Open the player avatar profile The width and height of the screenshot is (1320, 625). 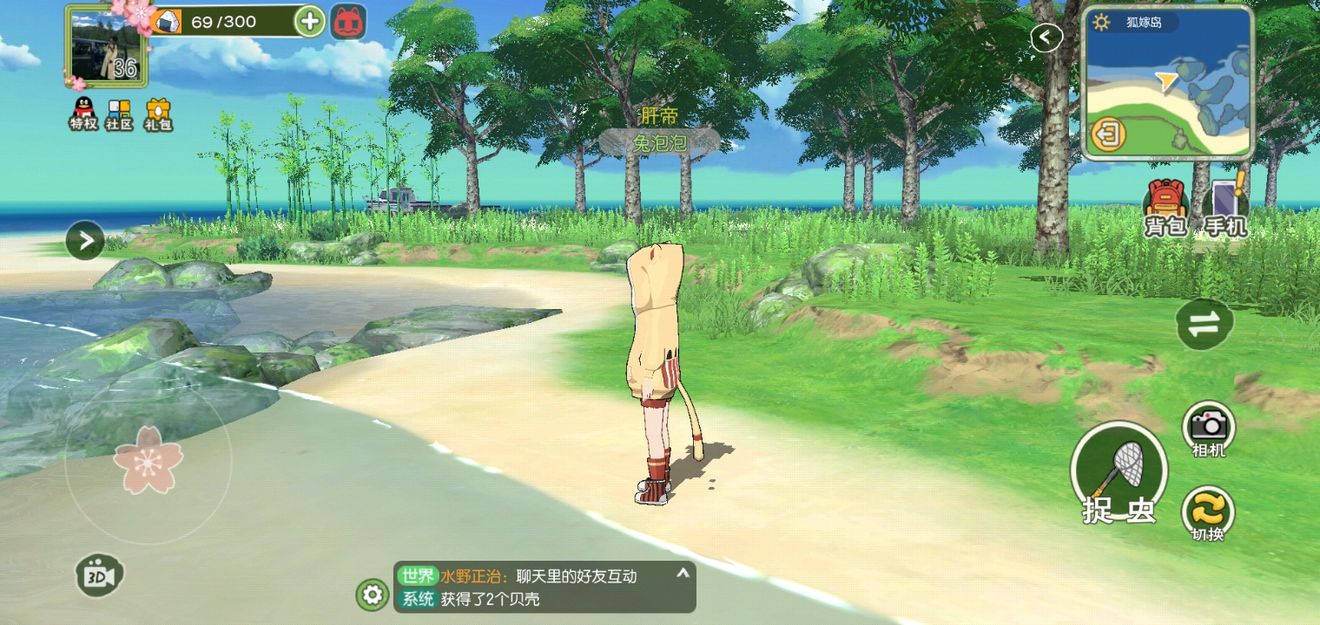pos(105,46)
